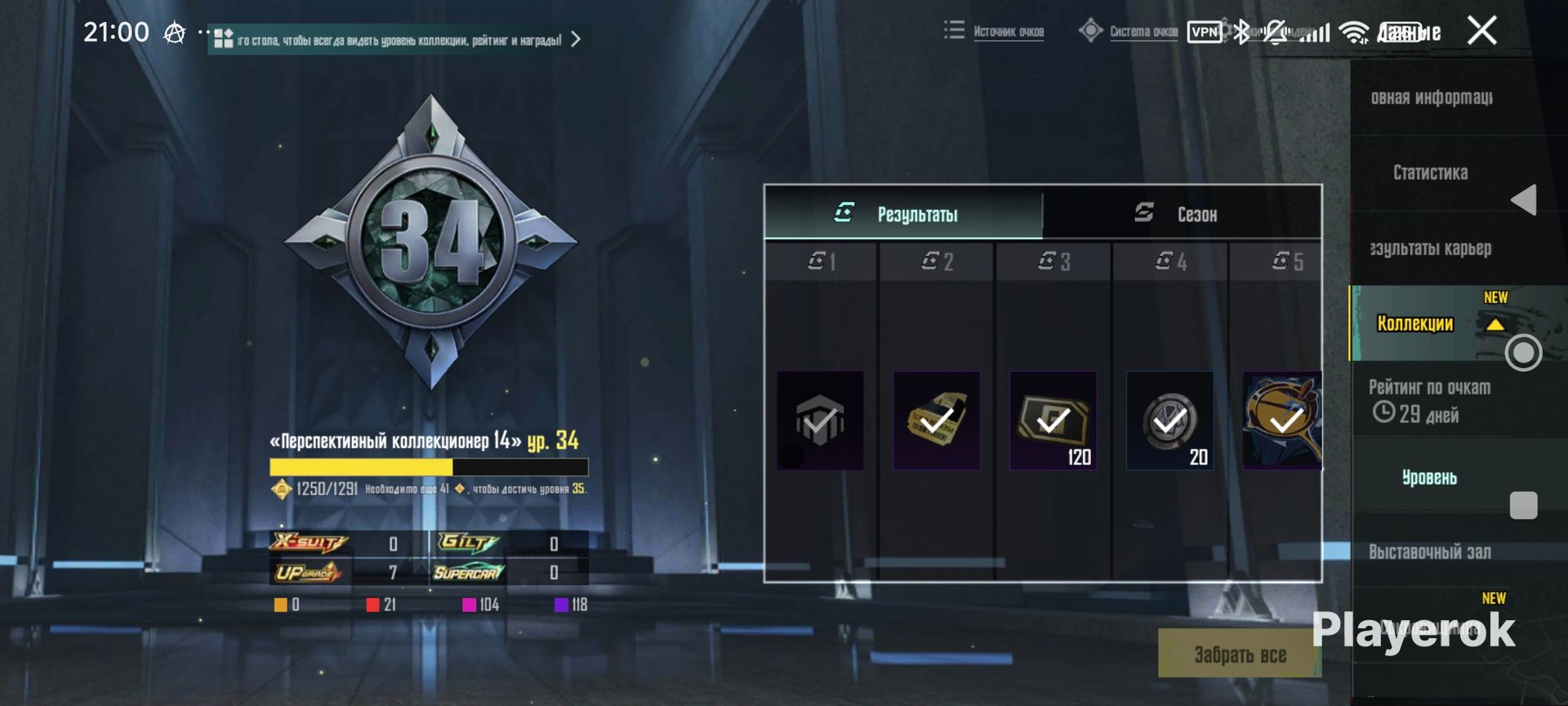
Task: Click the level 34 collector badge
Action: coord(430,241)
